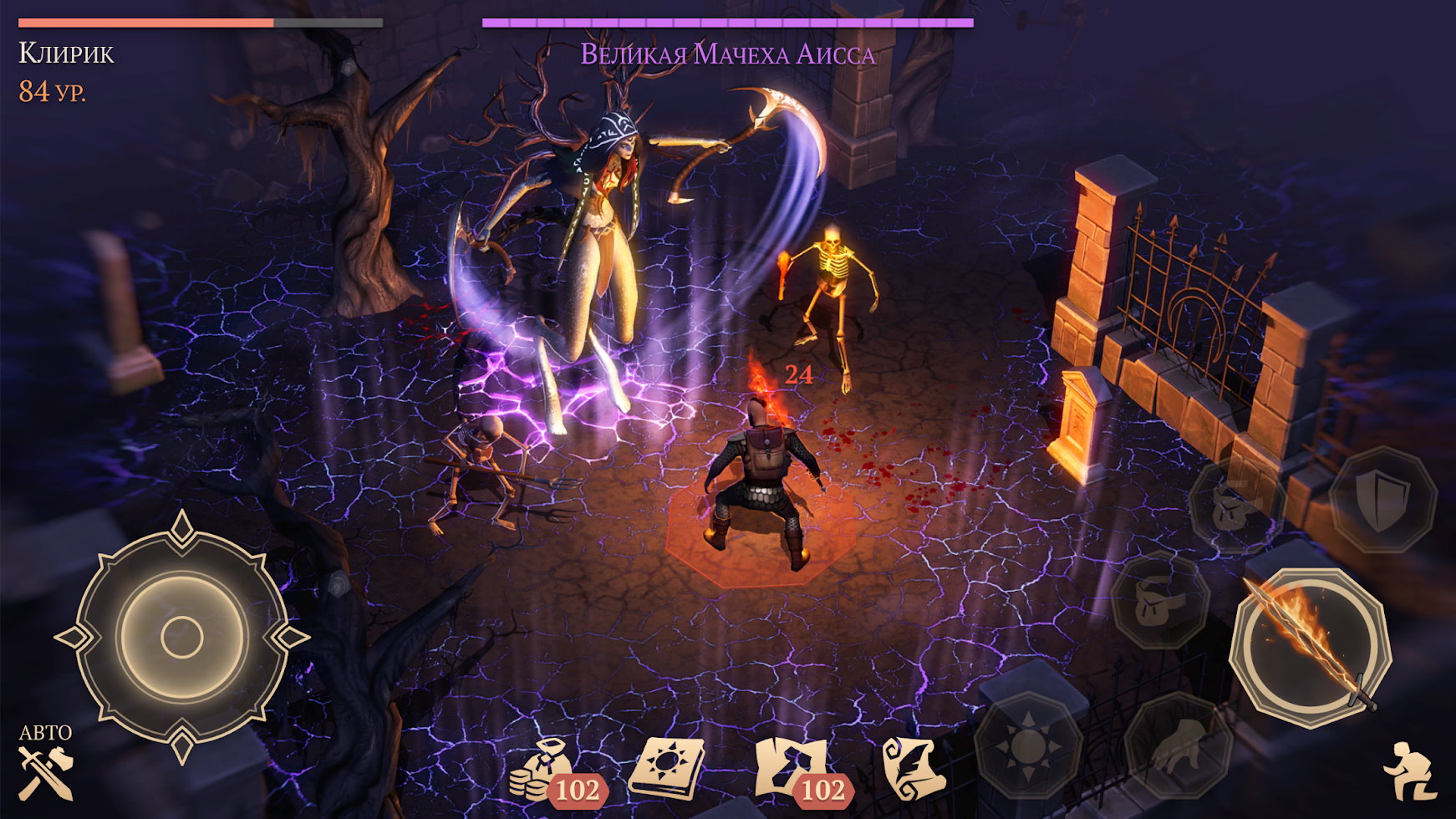Open the coin bag inventory icon
This screenshot has width=1456, height=819.
click(x=542, y=769)
